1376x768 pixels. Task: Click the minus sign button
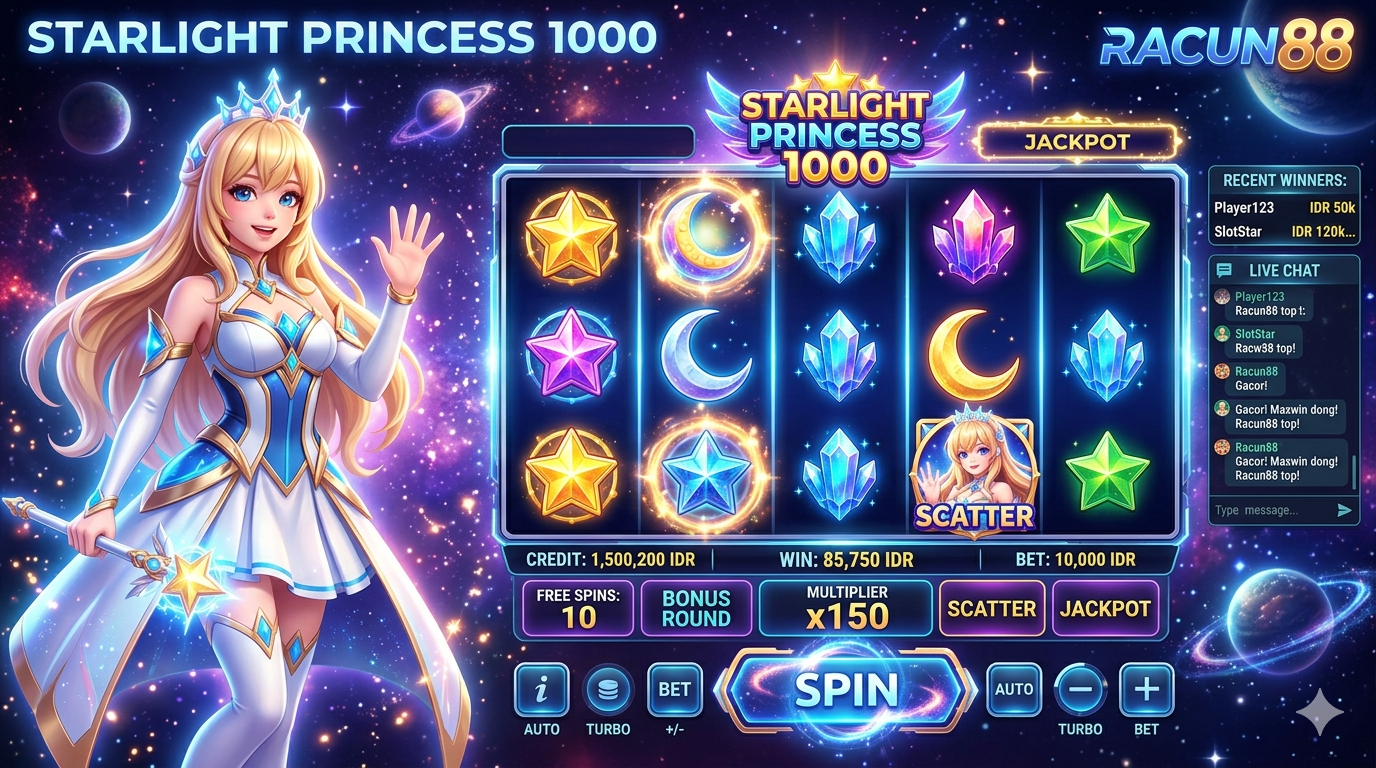tap(1081, 689)
